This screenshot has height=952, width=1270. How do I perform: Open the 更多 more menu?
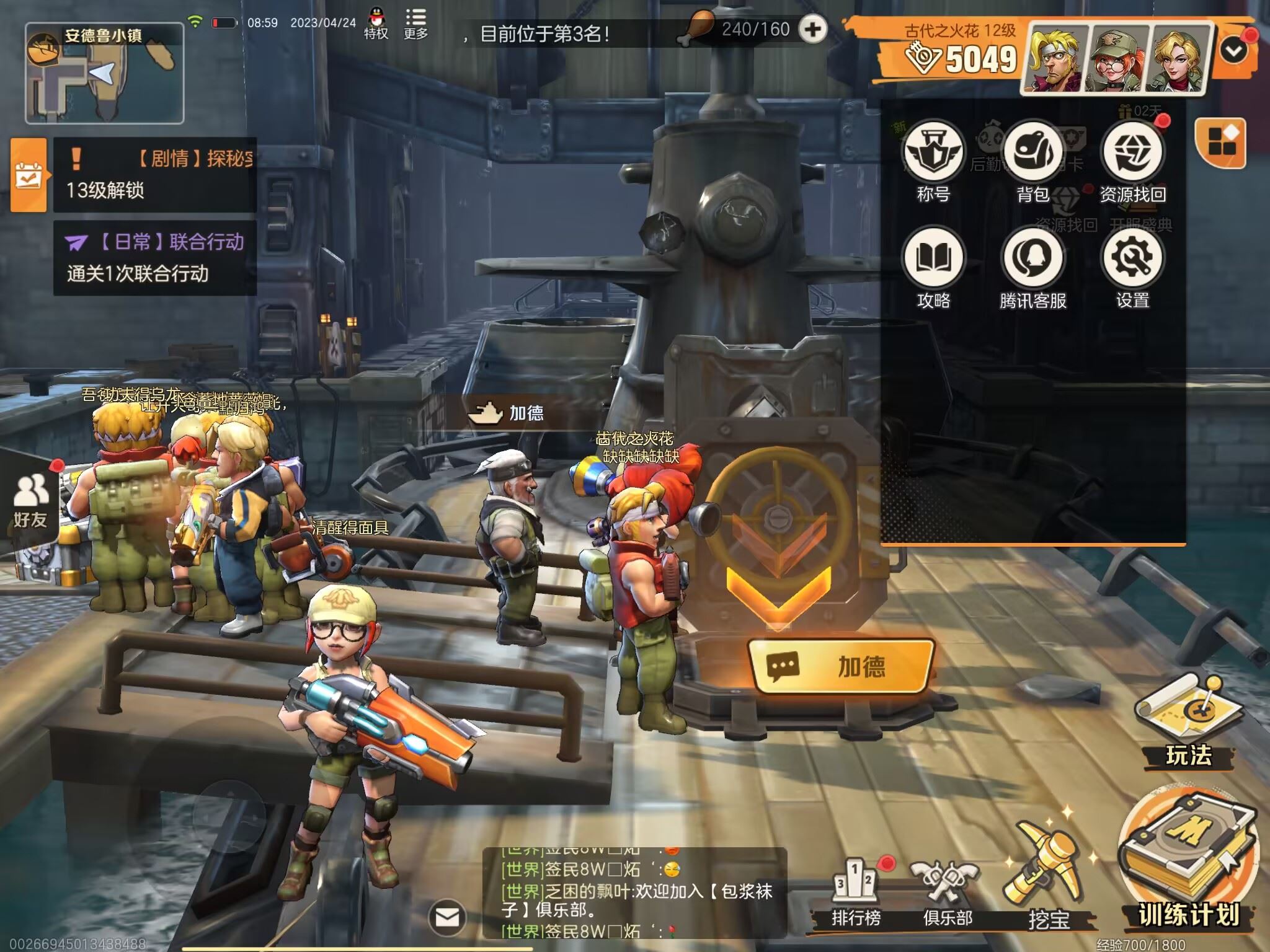(415, 24)
